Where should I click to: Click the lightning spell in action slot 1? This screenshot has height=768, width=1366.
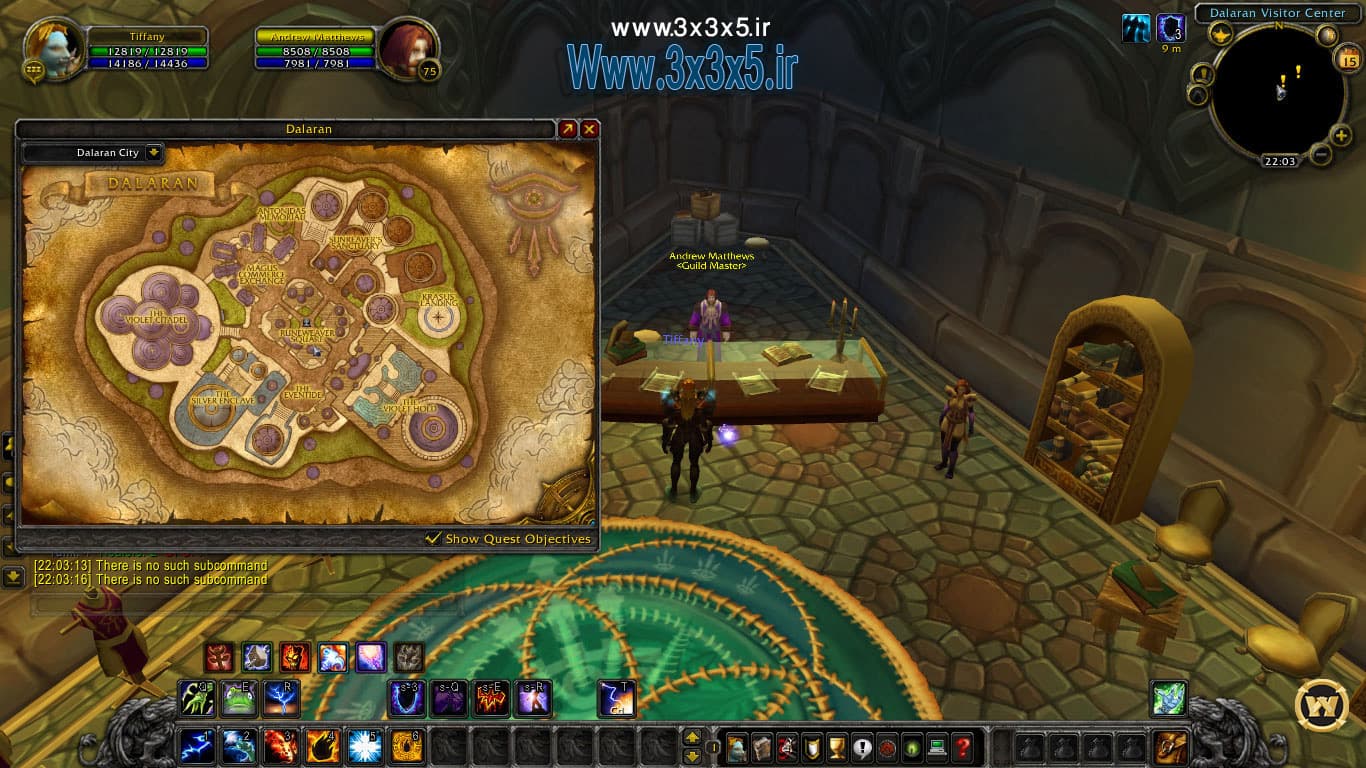[x=197, y=745]
